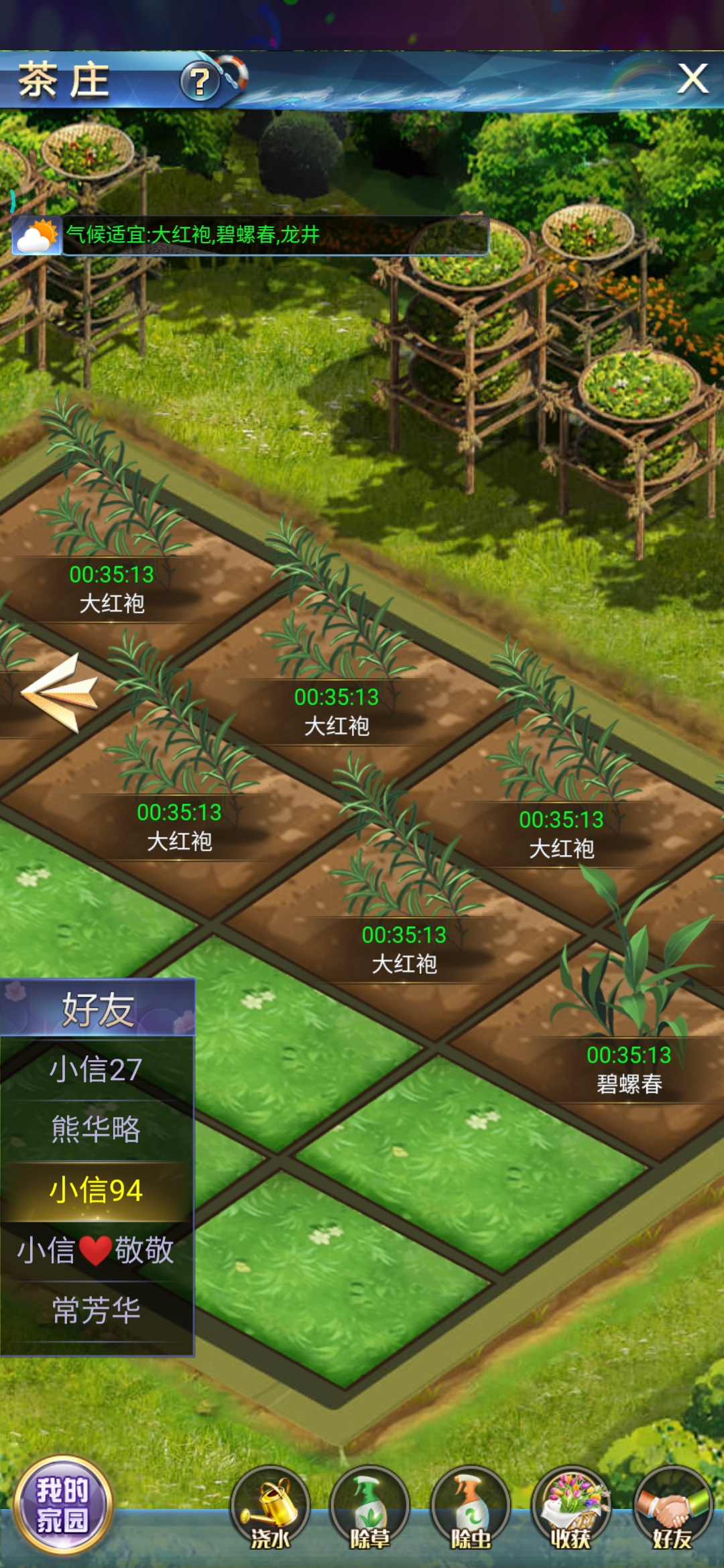This screenshot has width=724, height=1568.
Task: Choose highlighted friend 小信94
Action: (x=97, y=1190)
